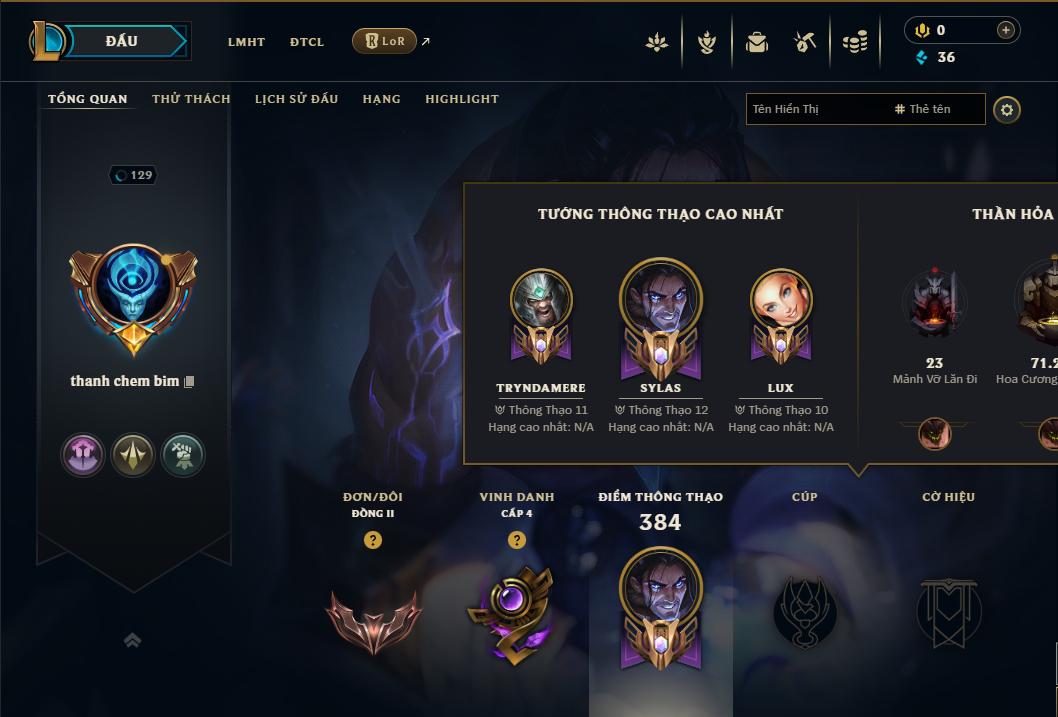Click the plus button to buy currency

(x=1005, y=30)
